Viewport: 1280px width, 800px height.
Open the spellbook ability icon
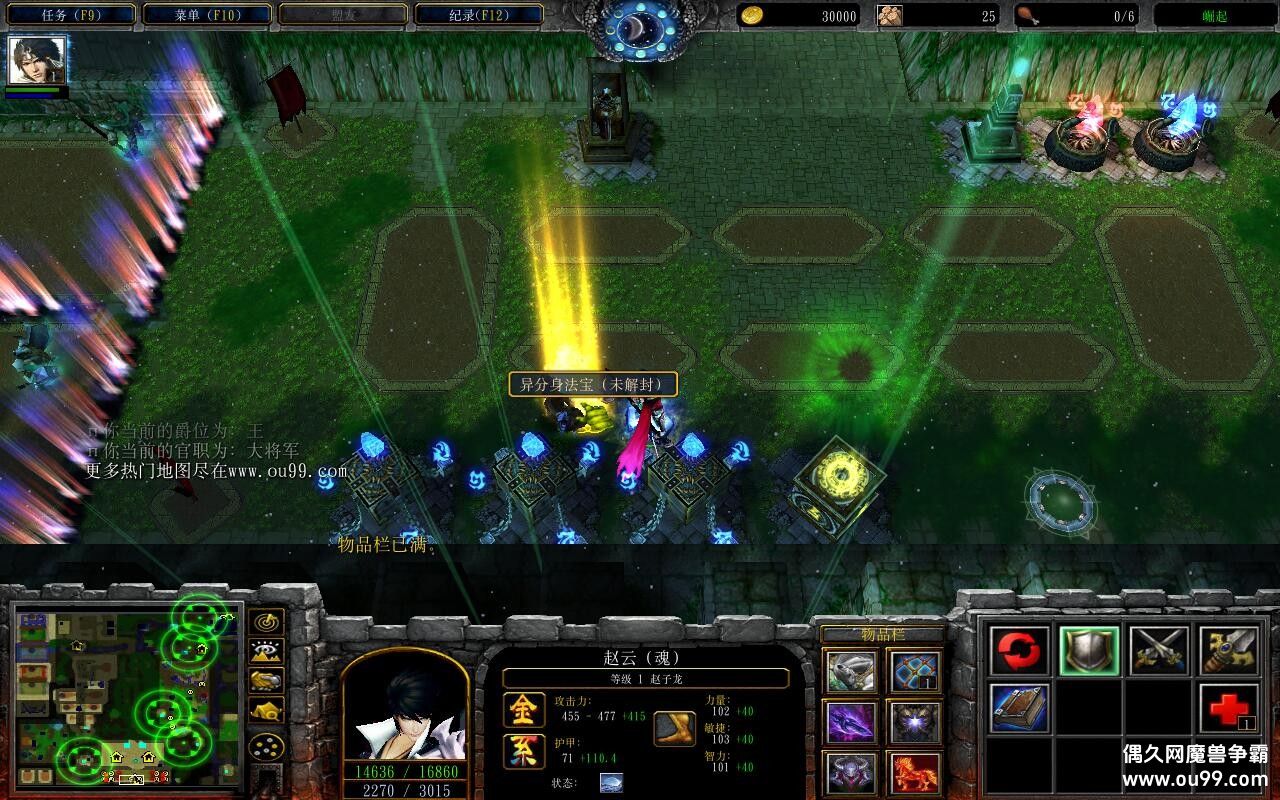click(1020, 708)
